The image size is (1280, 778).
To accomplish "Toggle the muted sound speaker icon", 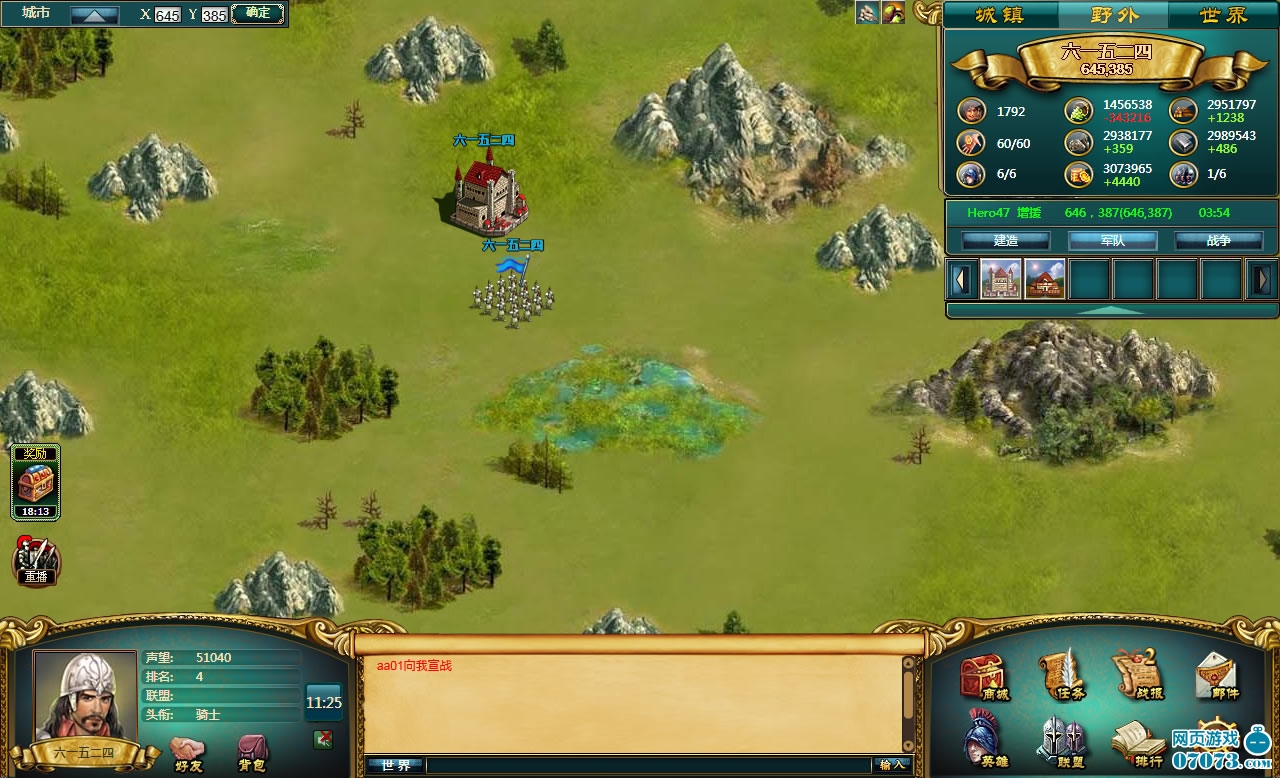I will point(323,739).
